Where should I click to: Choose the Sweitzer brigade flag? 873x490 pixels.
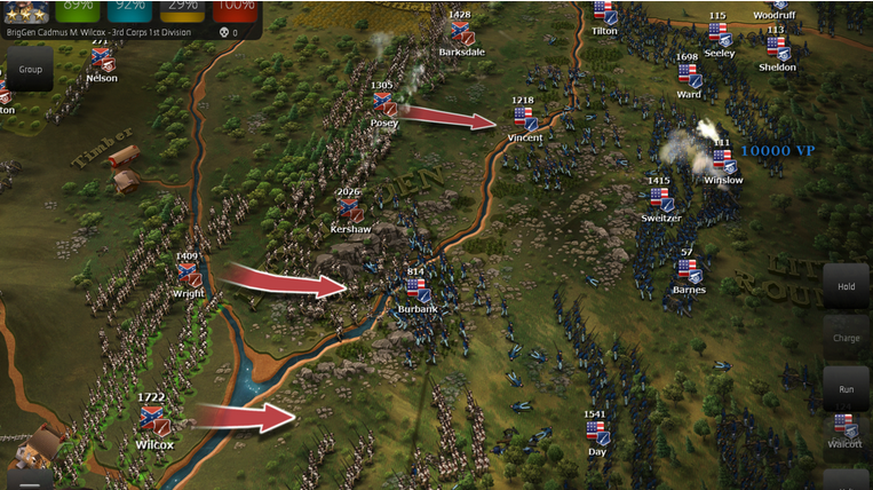pos(660,199)
